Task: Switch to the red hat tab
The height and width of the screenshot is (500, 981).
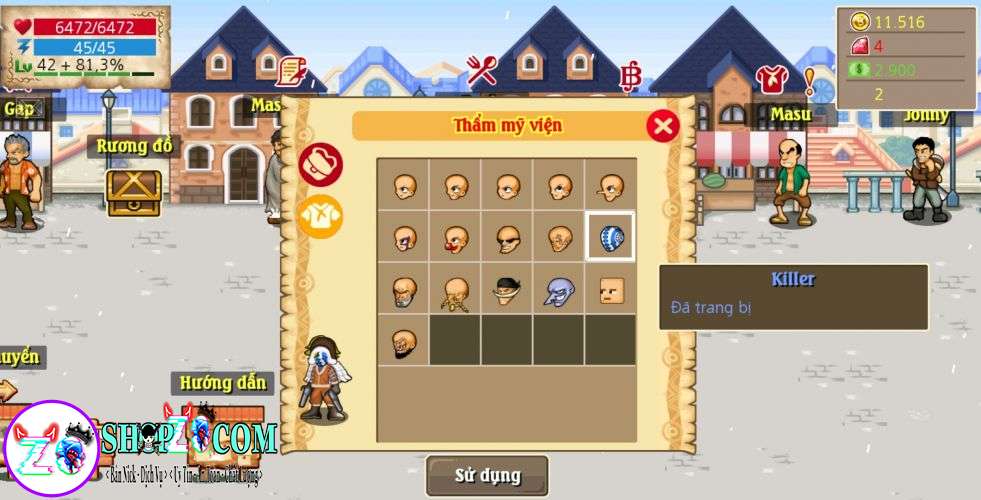Action: point(320,165)
